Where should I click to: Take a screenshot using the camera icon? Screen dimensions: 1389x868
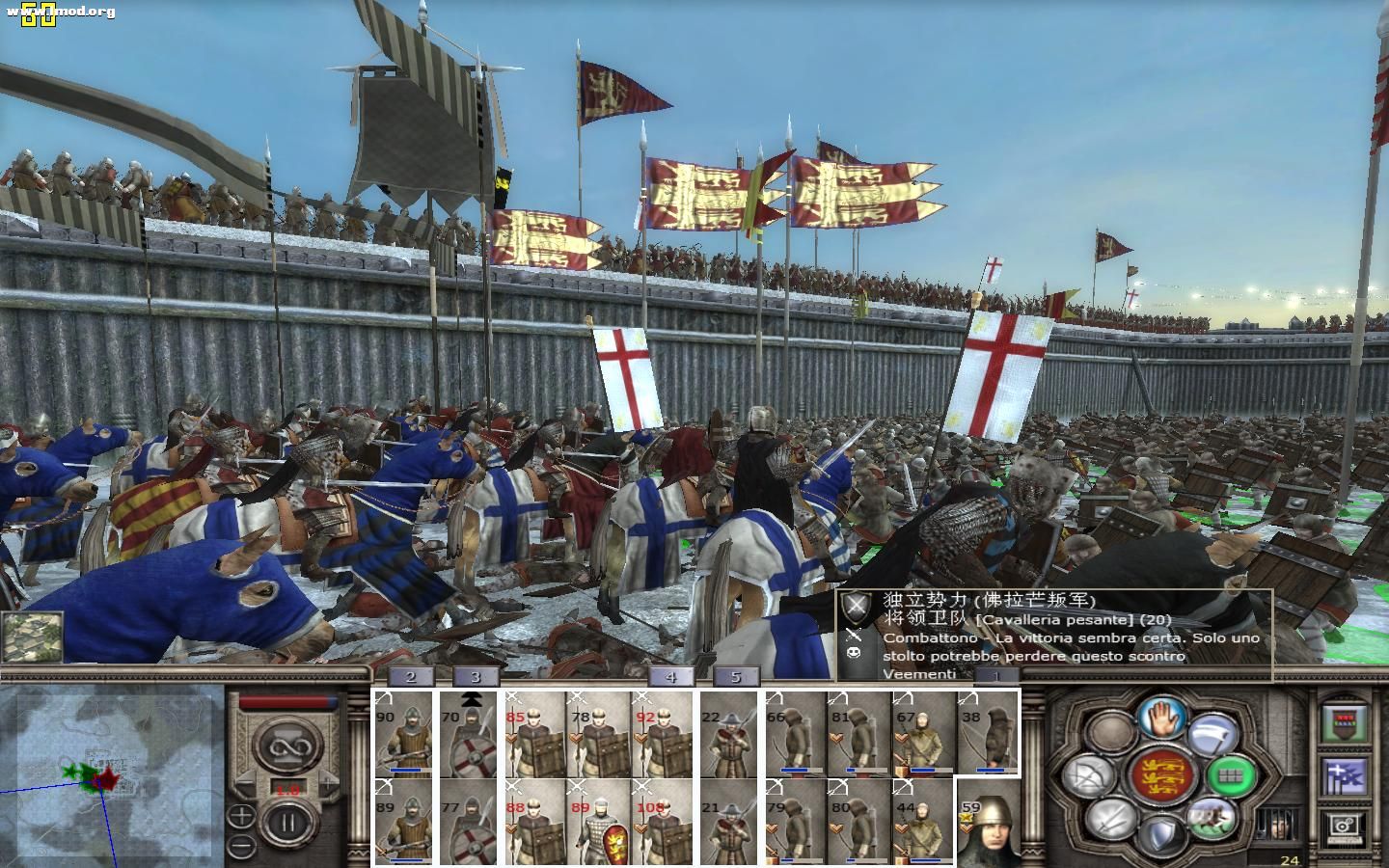(1343, 827)
